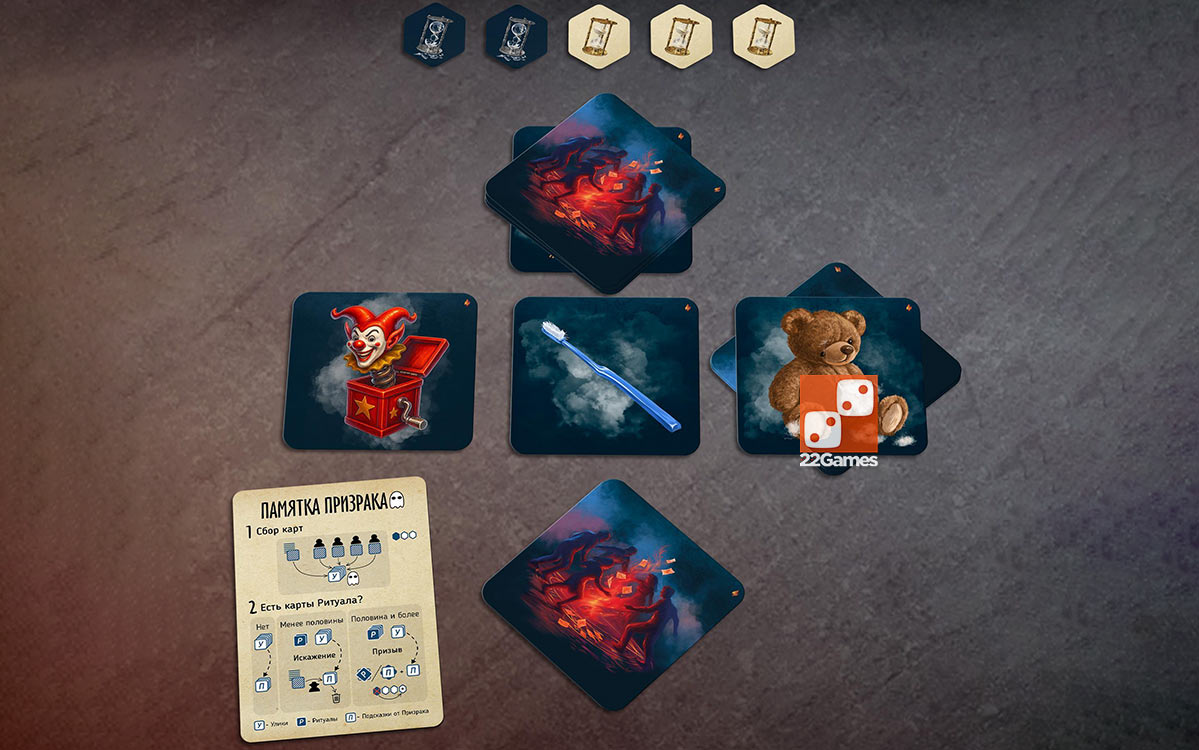Viewport: 1199px width, 750px height.
Task: Click the stacked deck of fiery ritual cards
Action: [605, 193]
